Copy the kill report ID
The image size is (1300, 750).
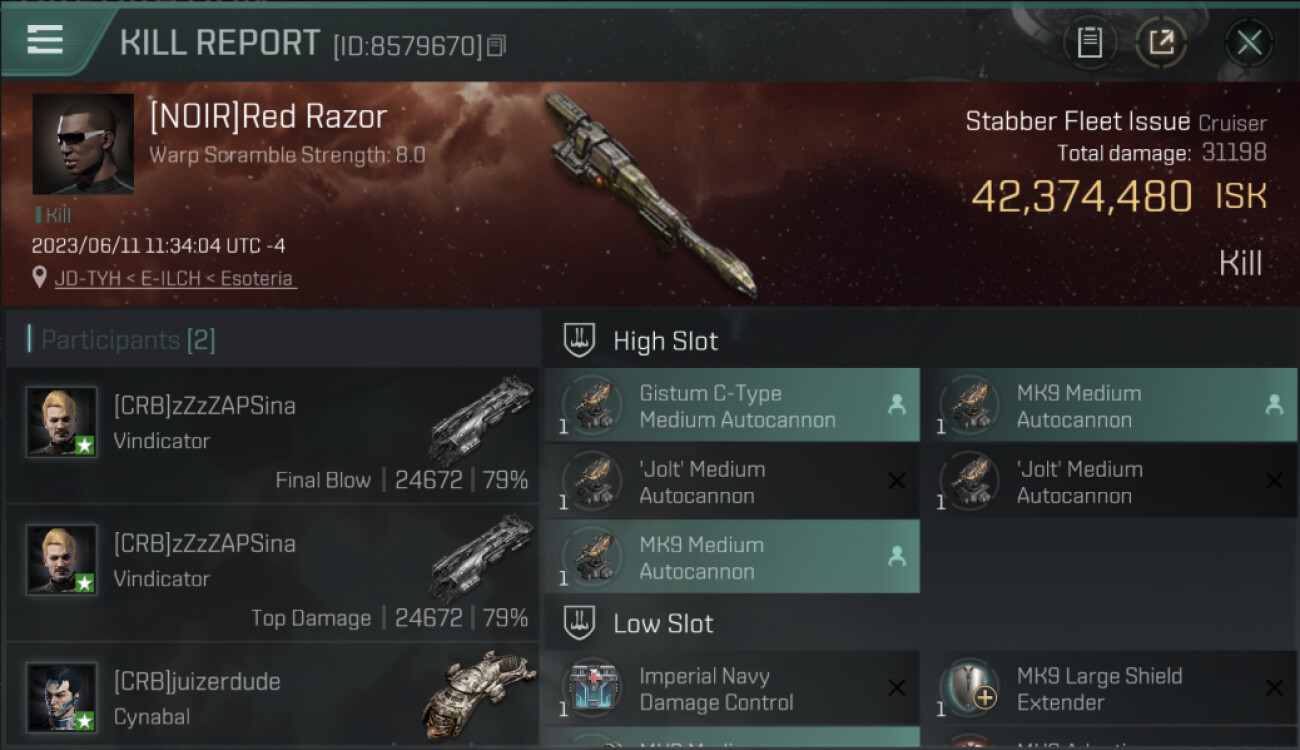pos(496,45)
